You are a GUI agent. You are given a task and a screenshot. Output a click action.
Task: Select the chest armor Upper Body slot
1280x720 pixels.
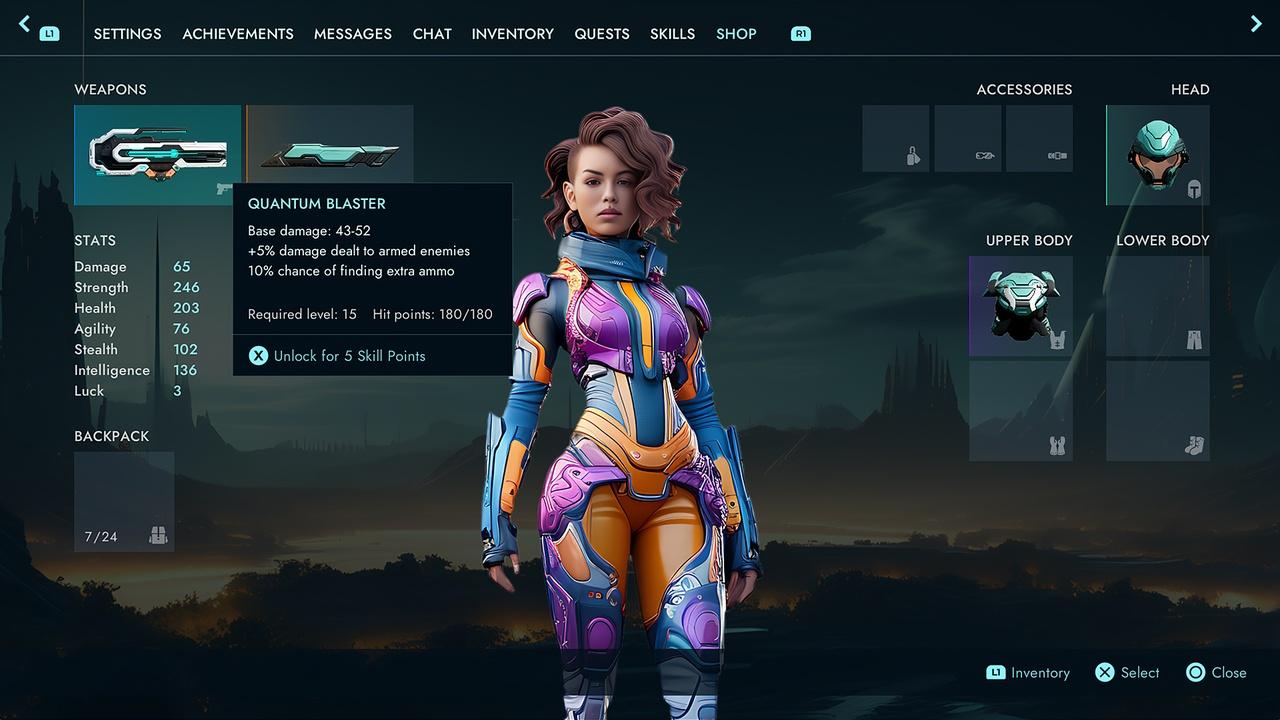point(1020,306)
